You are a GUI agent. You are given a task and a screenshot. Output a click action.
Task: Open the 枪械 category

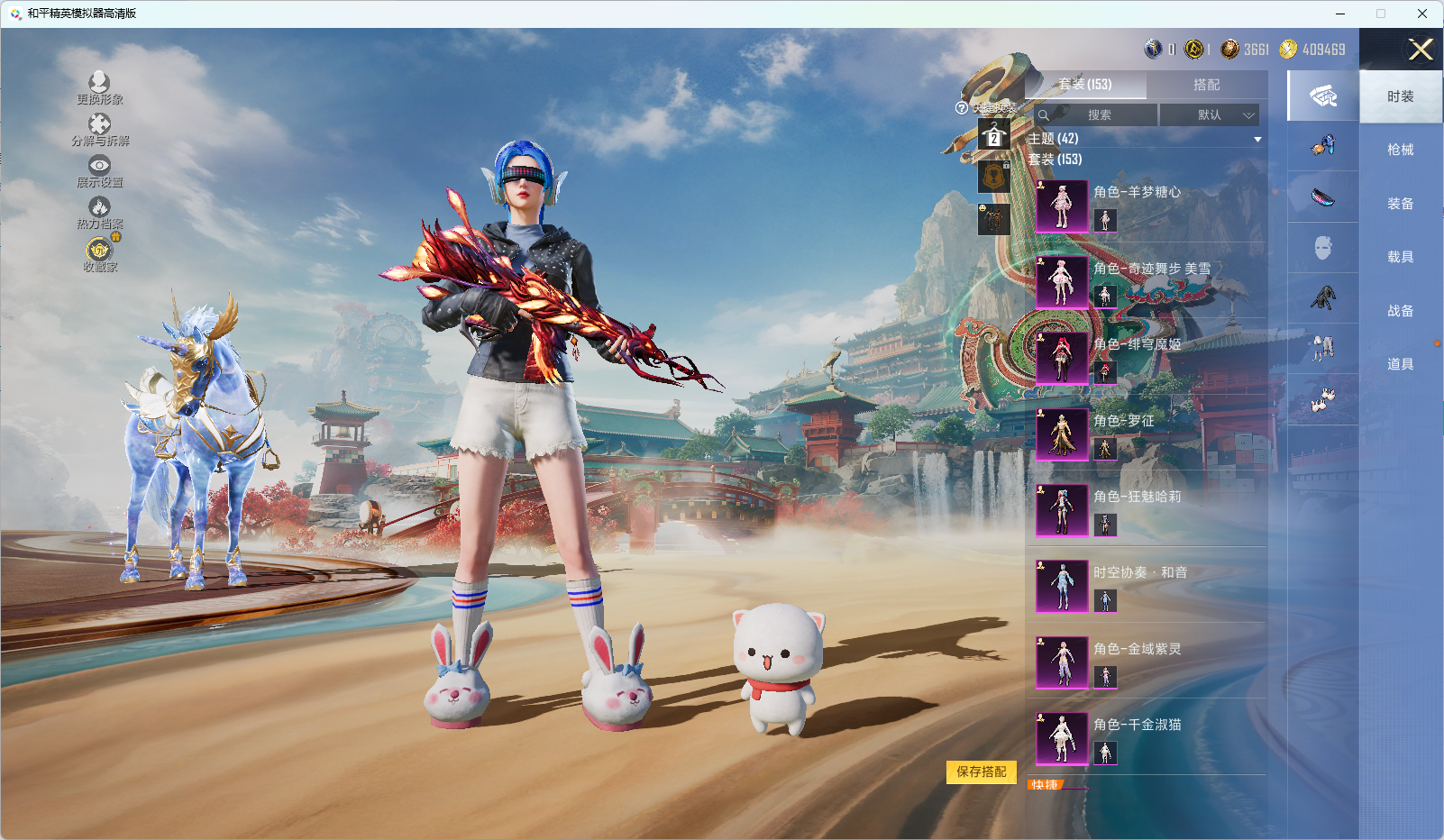pyautogui.click(x=1400, y=151)
